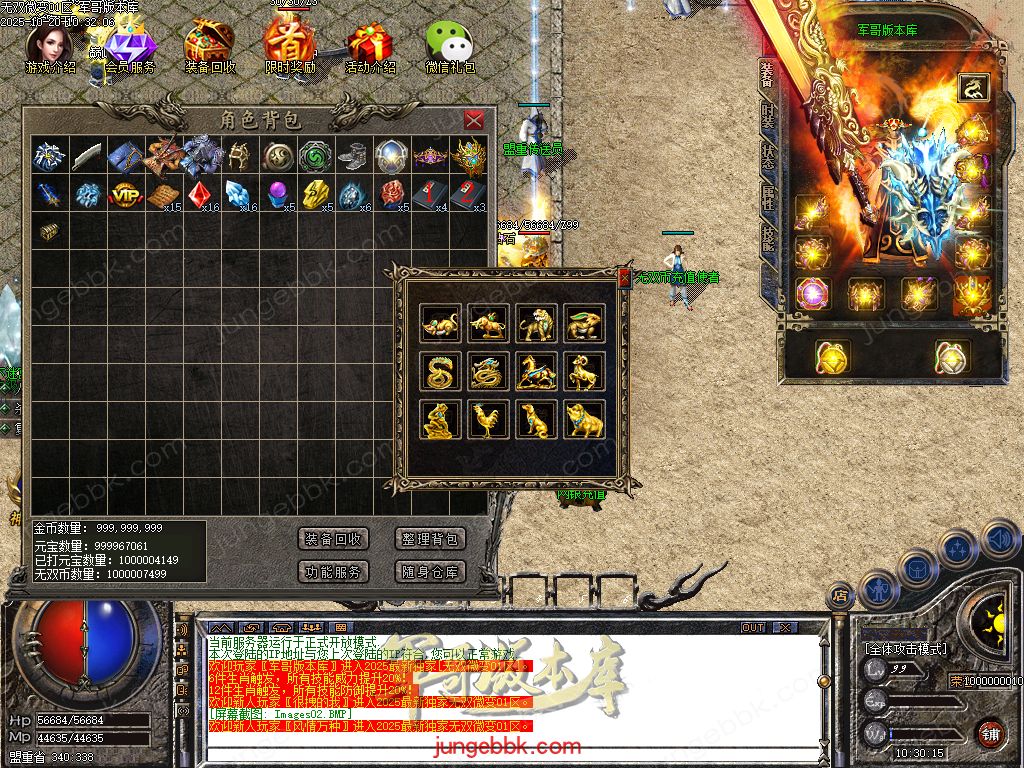Open the 装备回收 treasure chest icon
1024x768 pixels.
coord(210,45)
